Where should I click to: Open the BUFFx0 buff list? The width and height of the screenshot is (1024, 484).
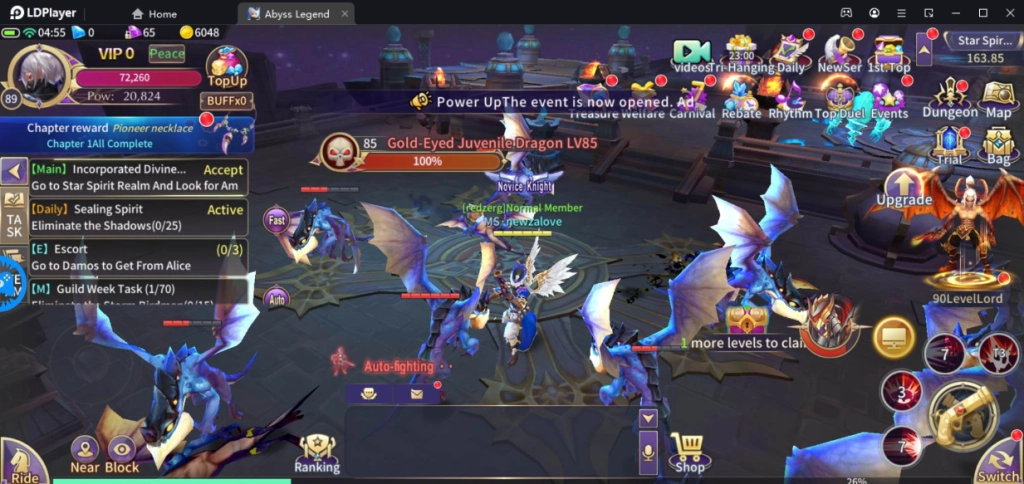click(227, 101)
